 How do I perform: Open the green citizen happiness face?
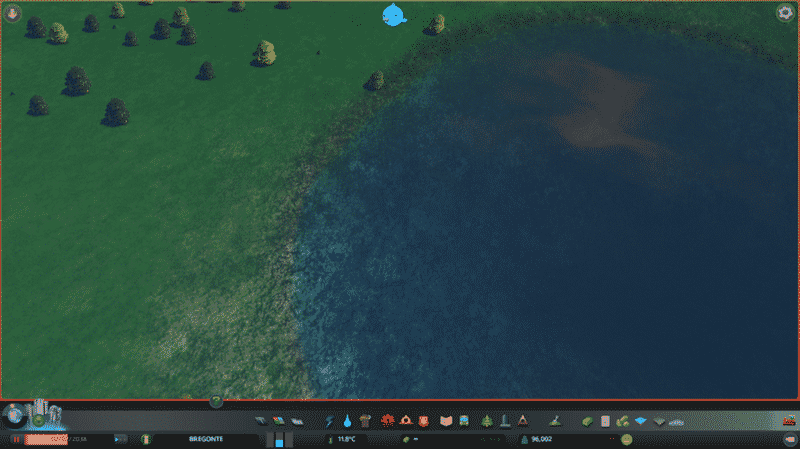[626, 439]
